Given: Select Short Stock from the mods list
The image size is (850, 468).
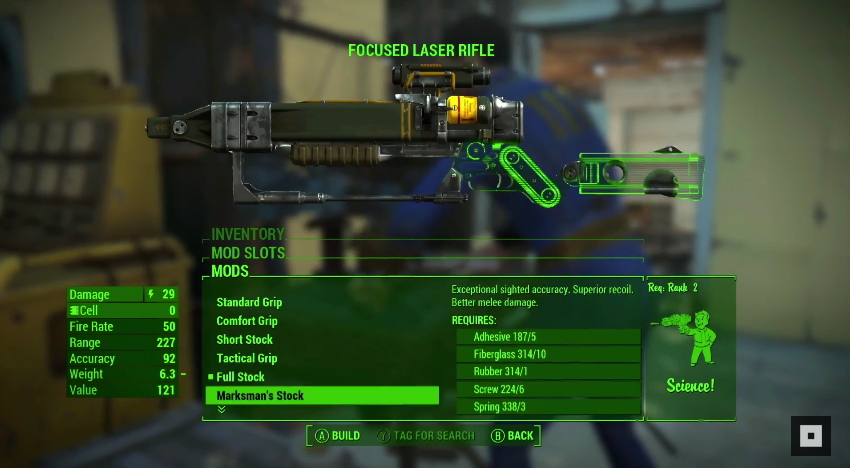Looking at the screenshot, I should coord(244,340).
